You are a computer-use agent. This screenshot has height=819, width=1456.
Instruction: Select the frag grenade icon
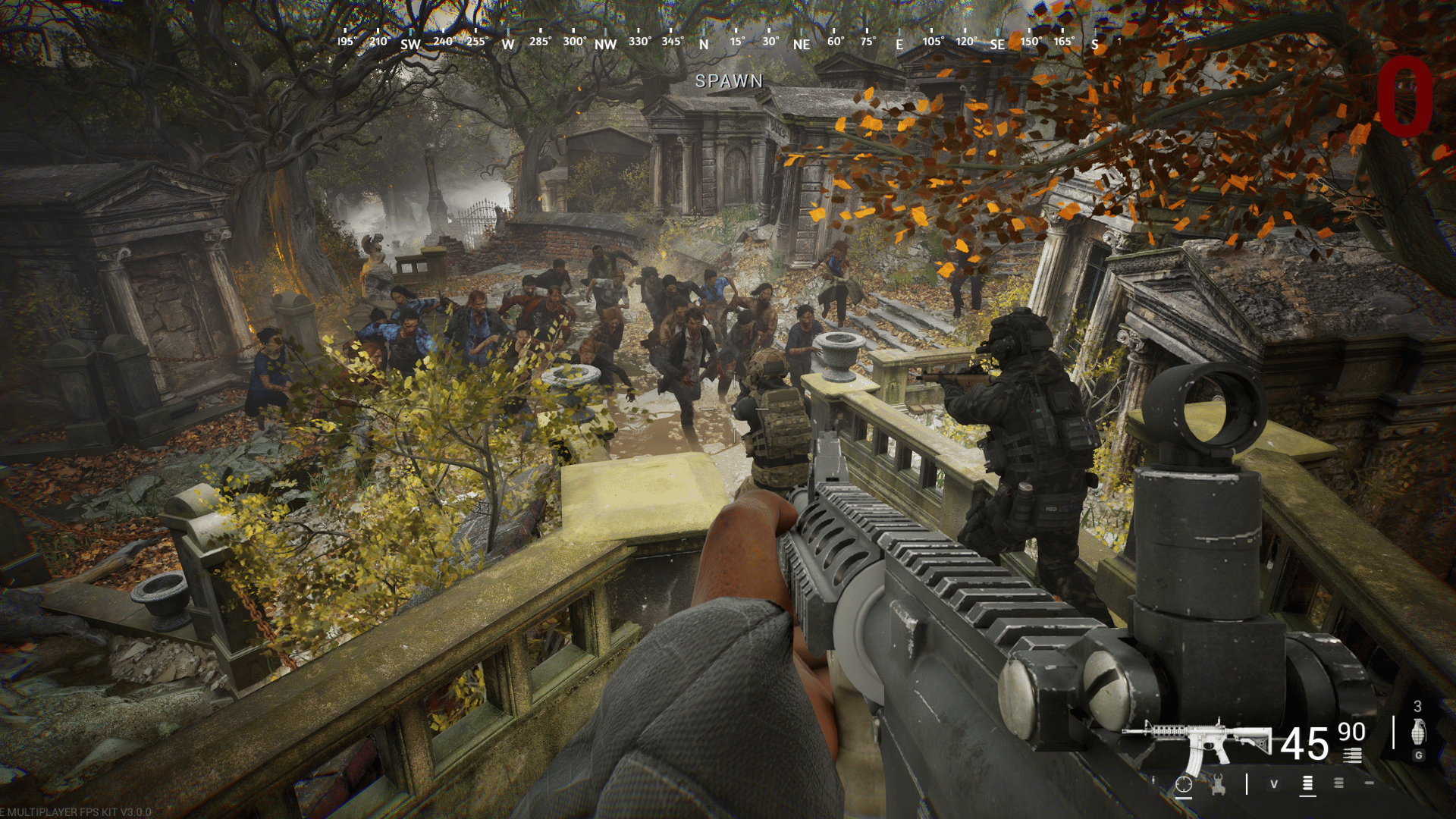click(x=1418, y=733)
